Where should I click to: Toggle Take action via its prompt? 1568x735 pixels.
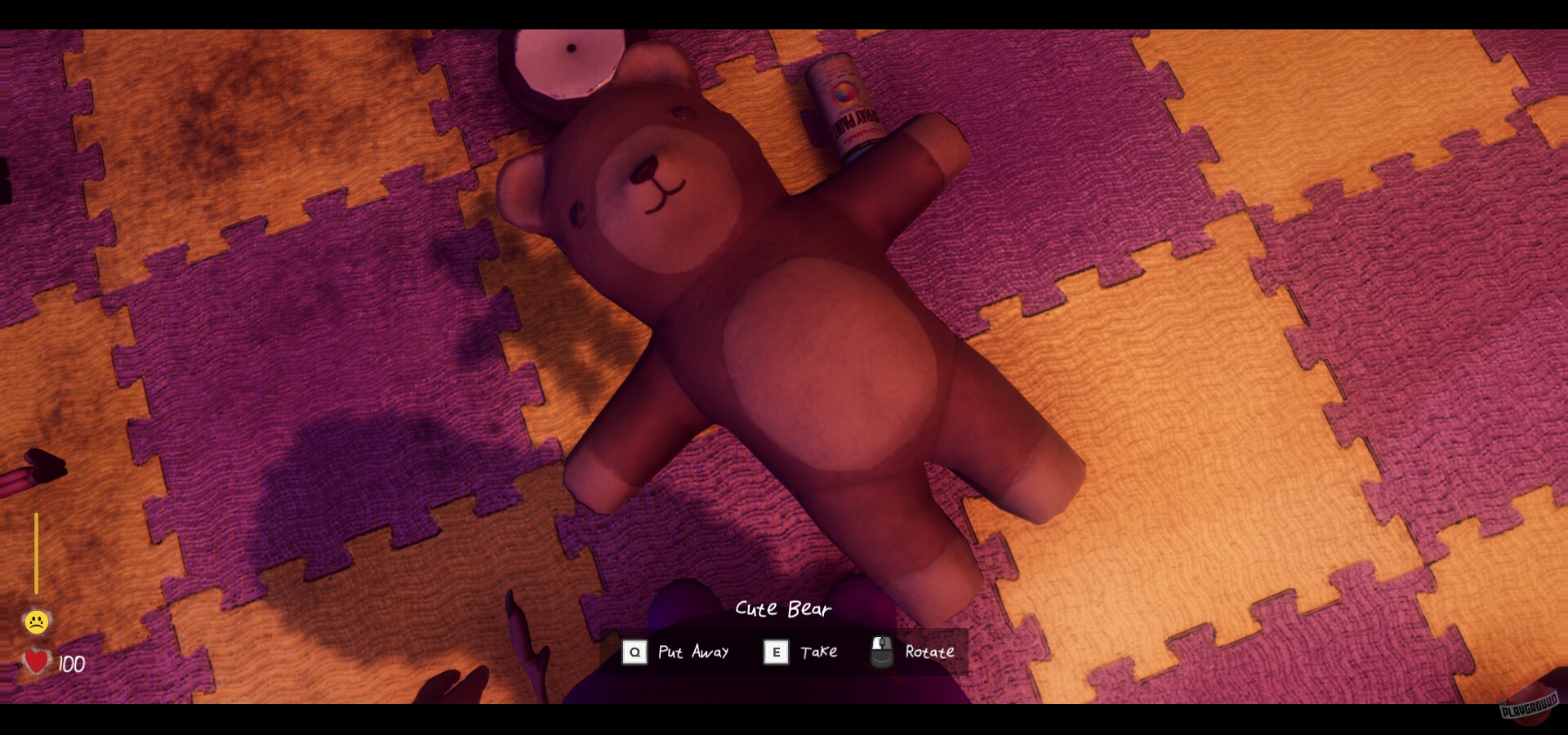pos(819,652)
